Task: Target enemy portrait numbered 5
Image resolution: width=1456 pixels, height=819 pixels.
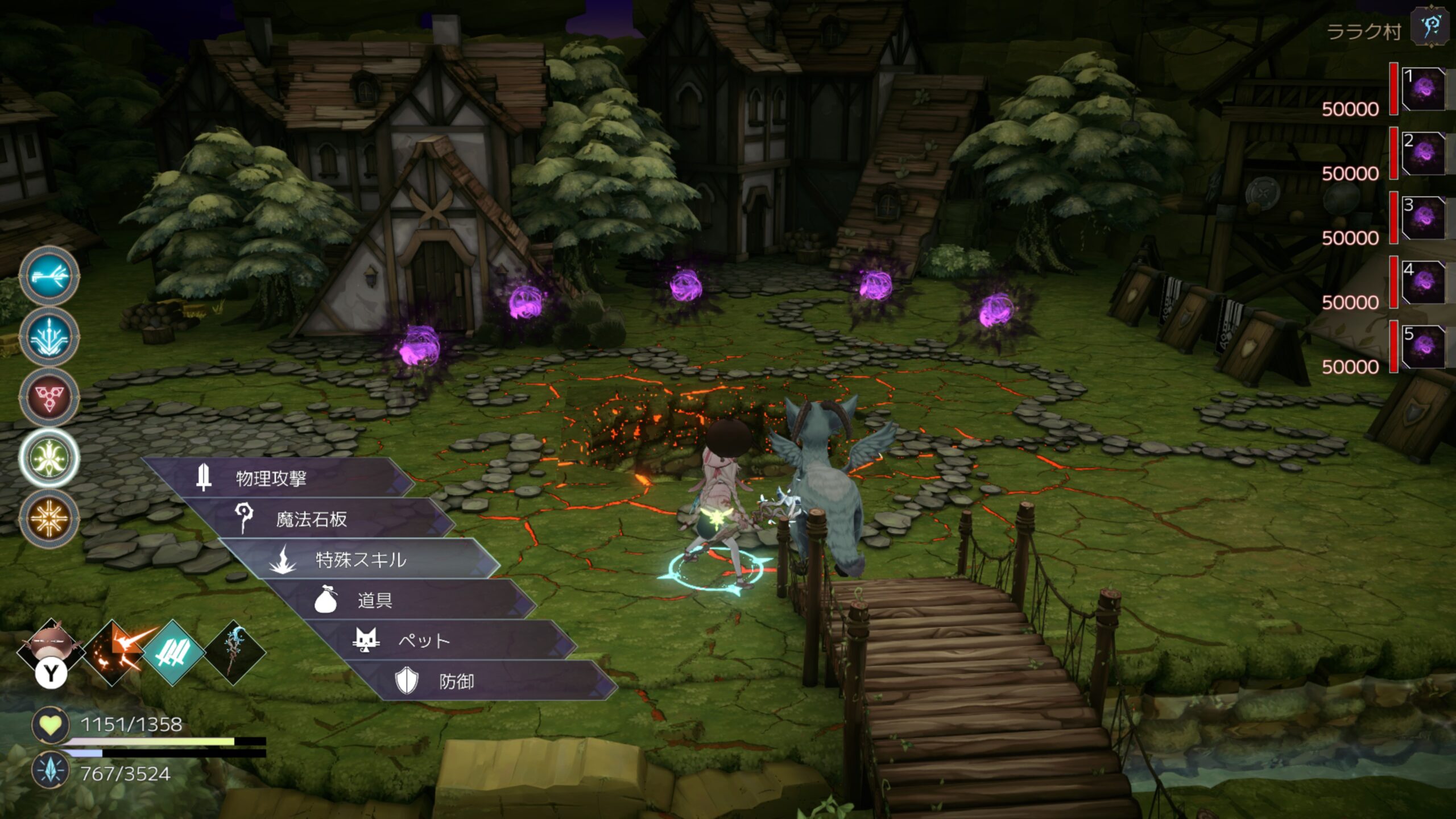Action: pos(1424,346)
